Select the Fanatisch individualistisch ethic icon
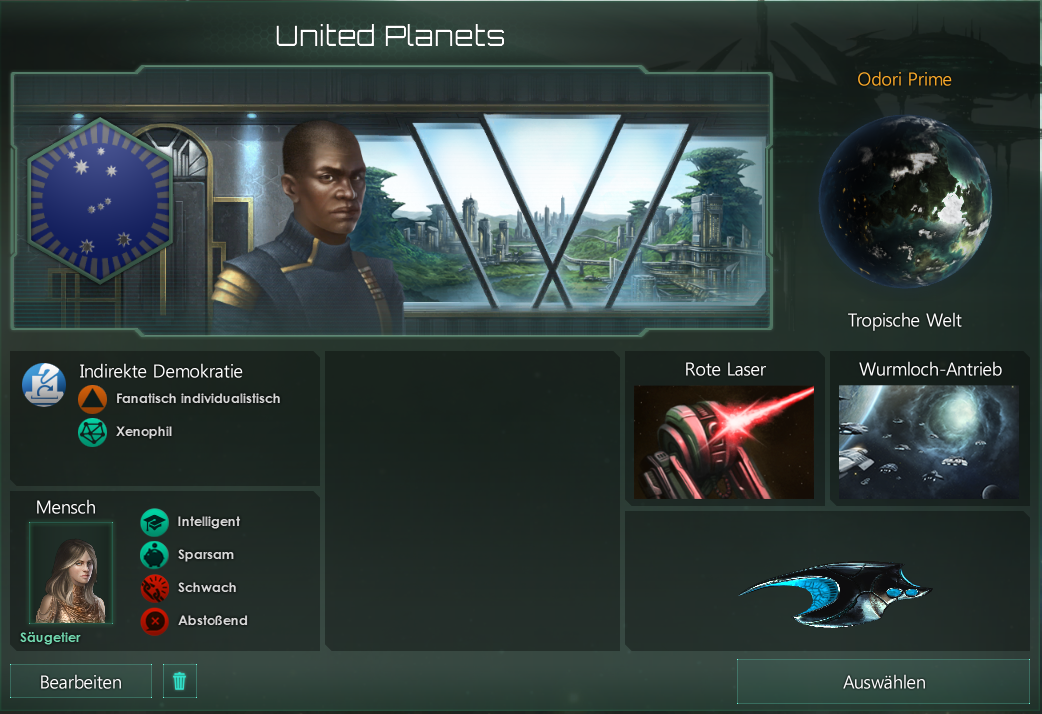Image resolution: width=1042 pixels, height=714 pixels. point(92,399)
